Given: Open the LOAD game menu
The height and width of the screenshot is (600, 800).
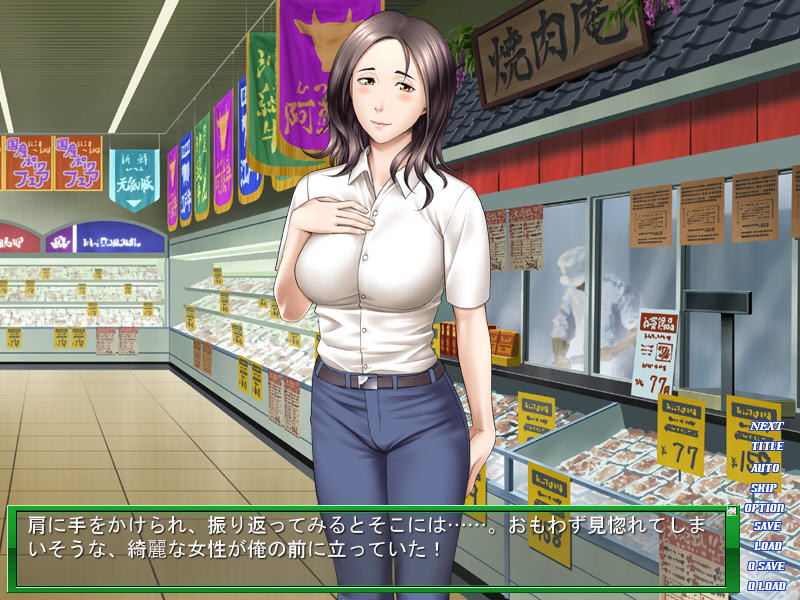Looking at the screenshot, I should click(x=767, y=546).
